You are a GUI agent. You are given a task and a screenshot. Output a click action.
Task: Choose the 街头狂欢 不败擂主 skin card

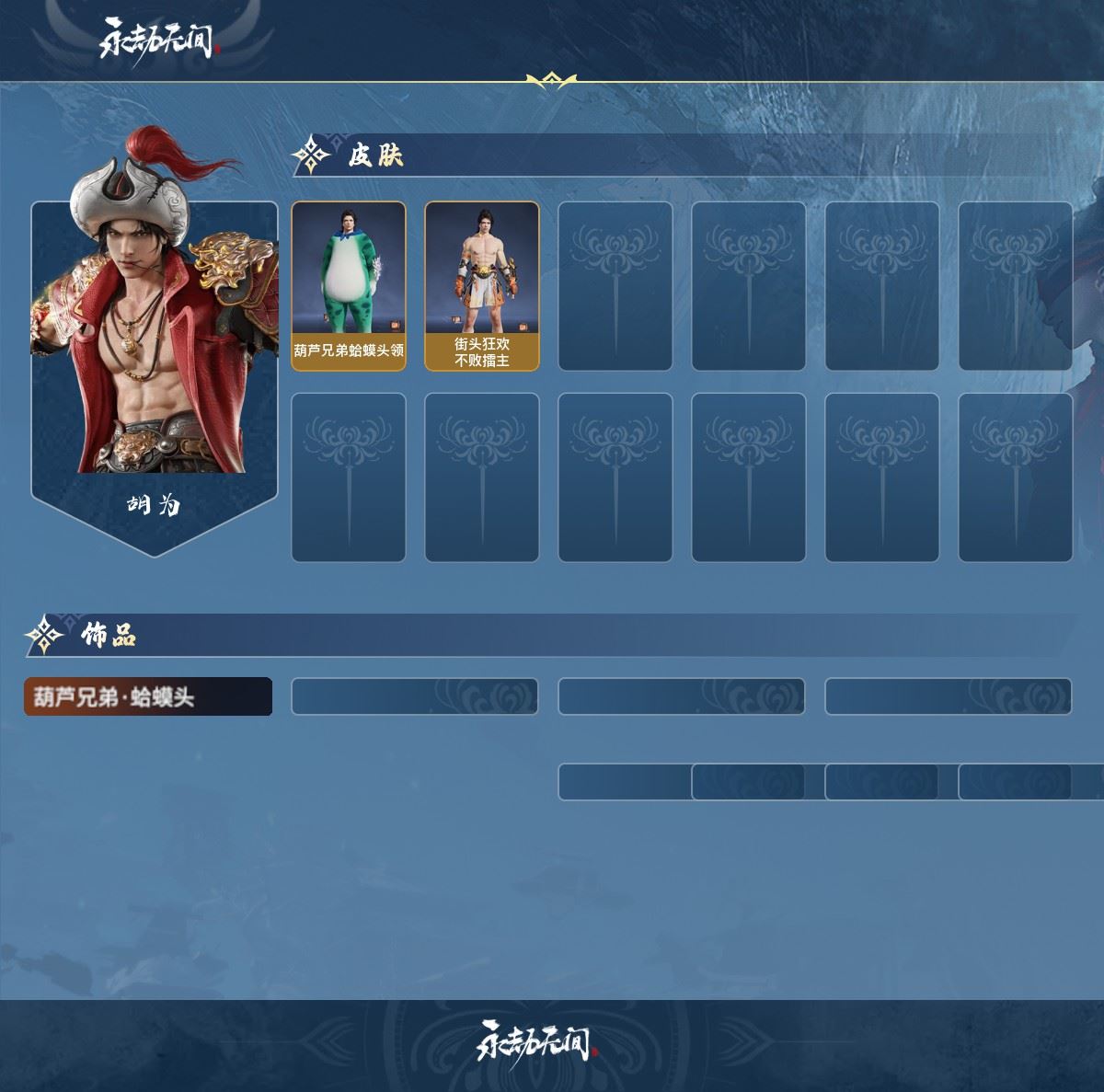point(482,286)
